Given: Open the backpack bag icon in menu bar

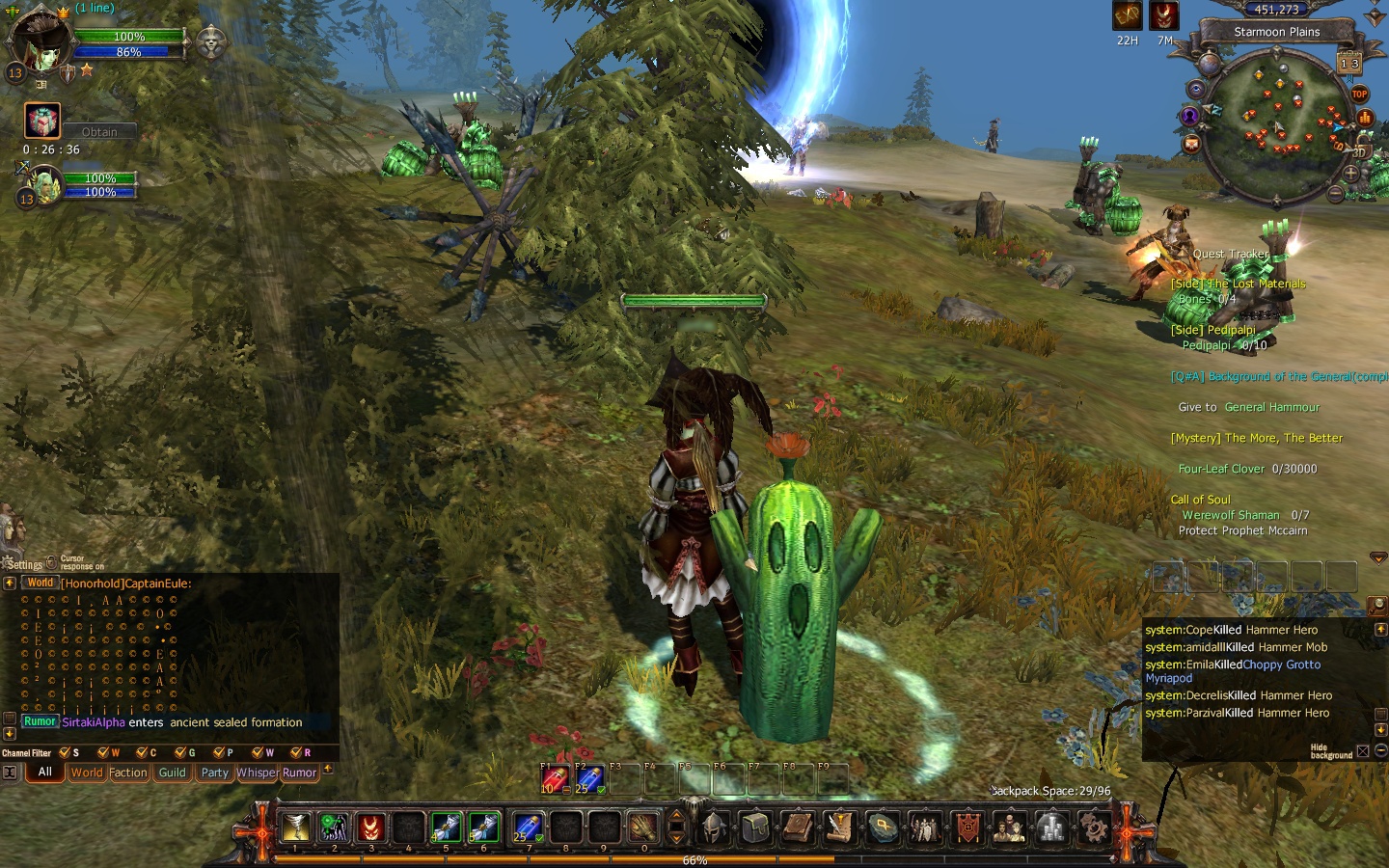Looking at the screenshot, I should click(x=755, y=827).
